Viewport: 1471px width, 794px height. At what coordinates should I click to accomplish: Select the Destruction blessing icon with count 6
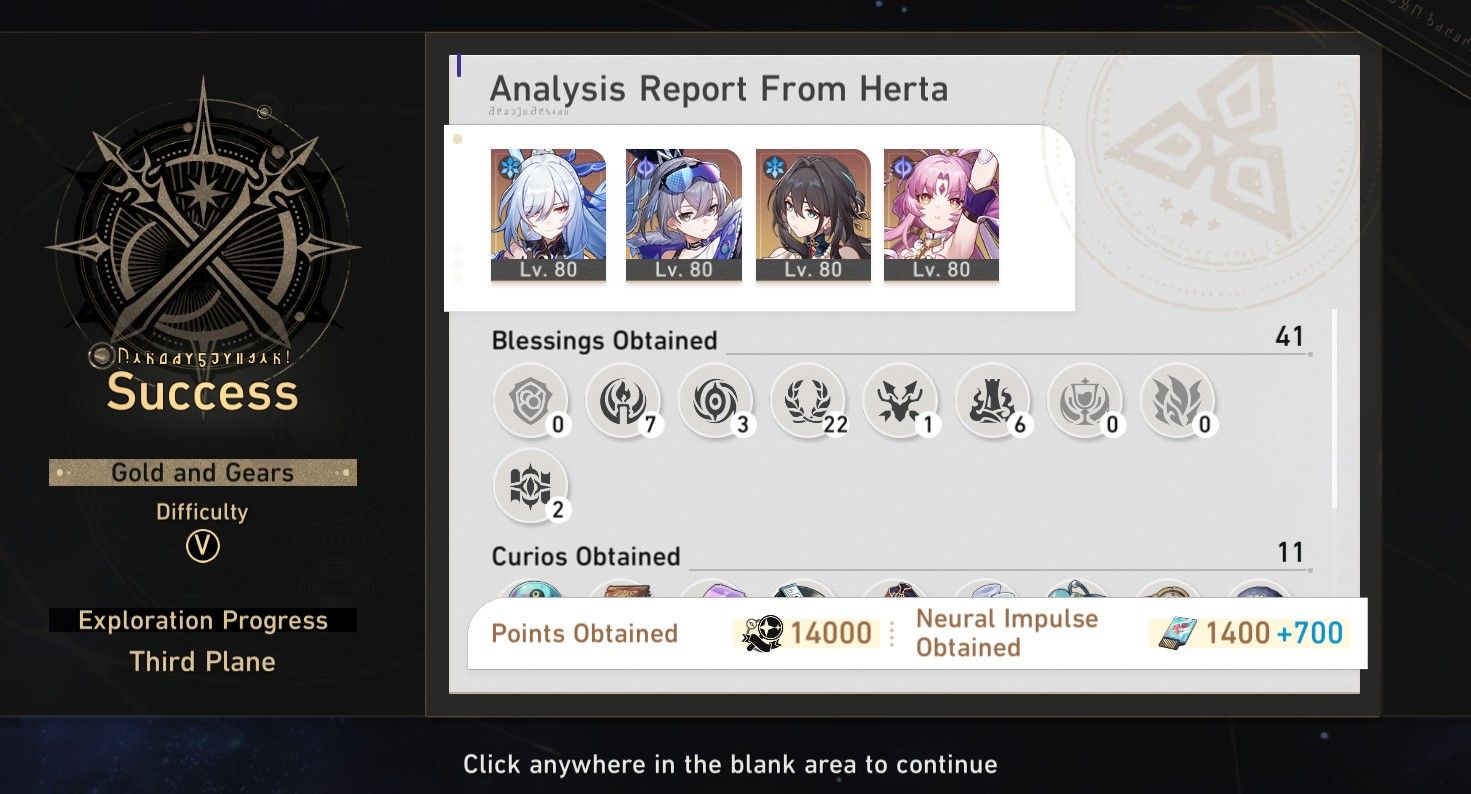(990, 400)
